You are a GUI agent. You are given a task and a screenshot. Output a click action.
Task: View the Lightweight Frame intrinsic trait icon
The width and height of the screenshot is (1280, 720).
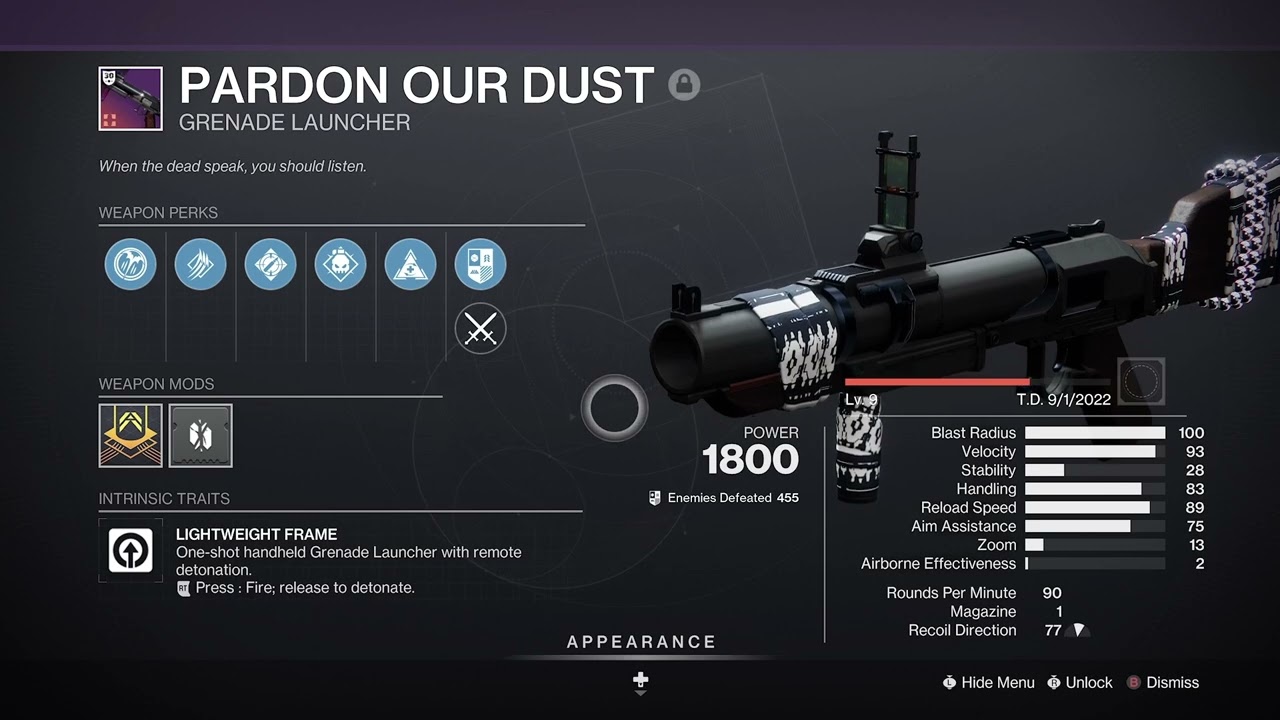coord(130,549)
